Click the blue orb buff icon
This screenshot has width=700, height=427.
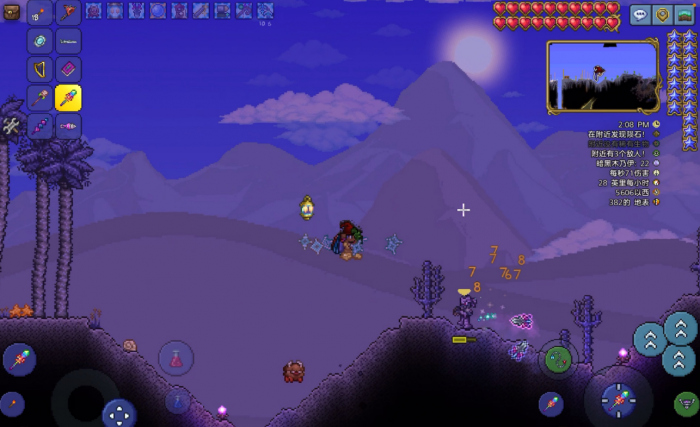(x=158, y=11)
